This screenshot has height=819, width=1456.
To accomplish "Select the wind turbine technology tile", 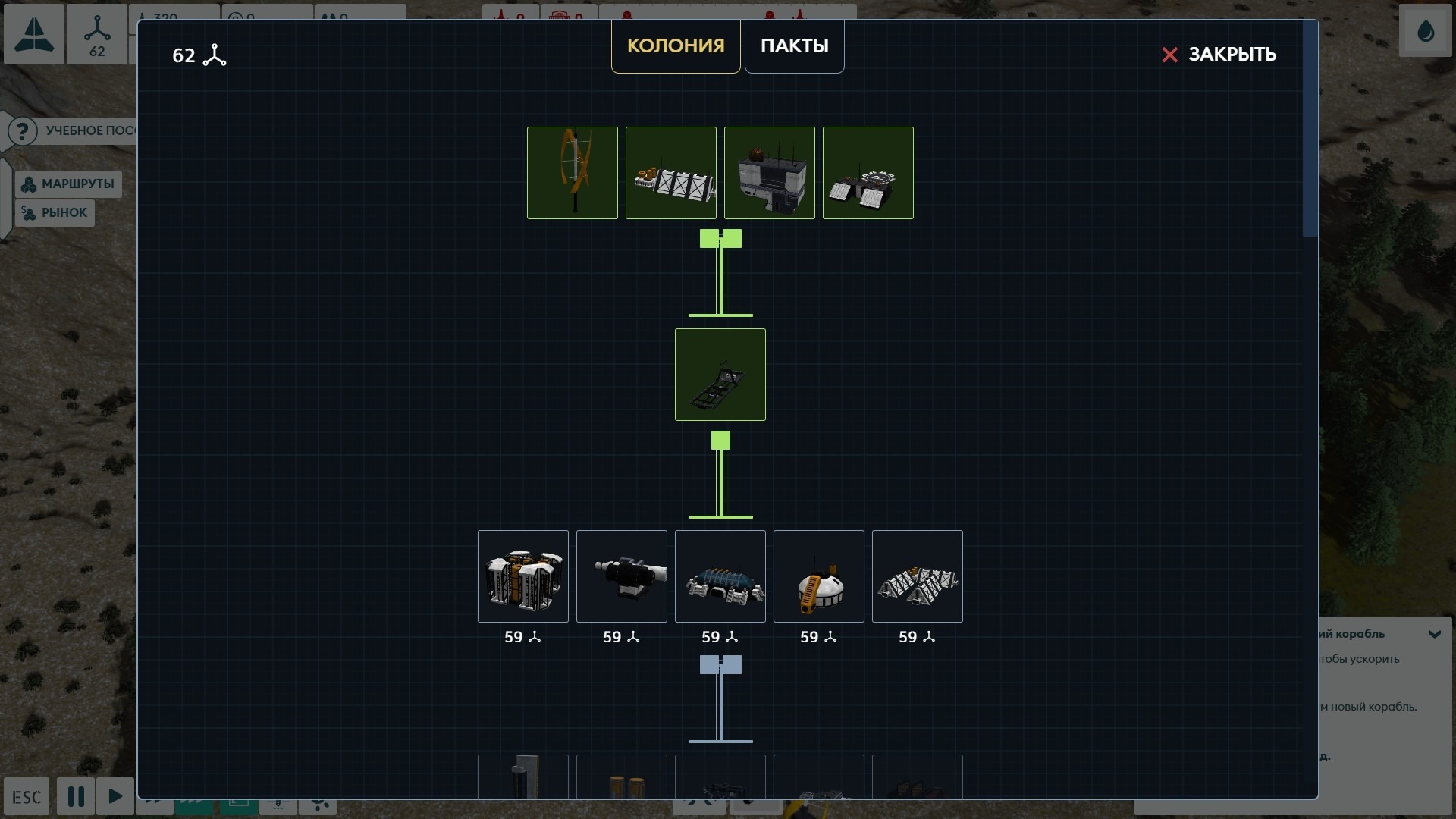I will (572, 173).
